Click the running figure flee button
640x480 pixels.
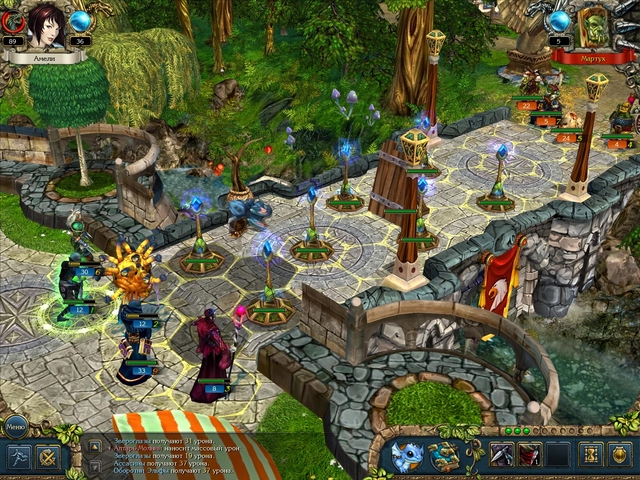tap(20, 457)
